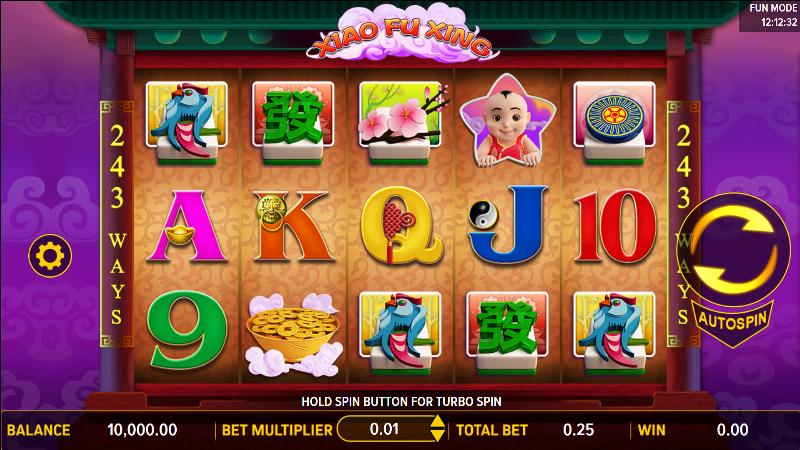Increase bet multiplier with the up arrow
Viewport: 800px width, 450px height.
(x=437, y=423)
